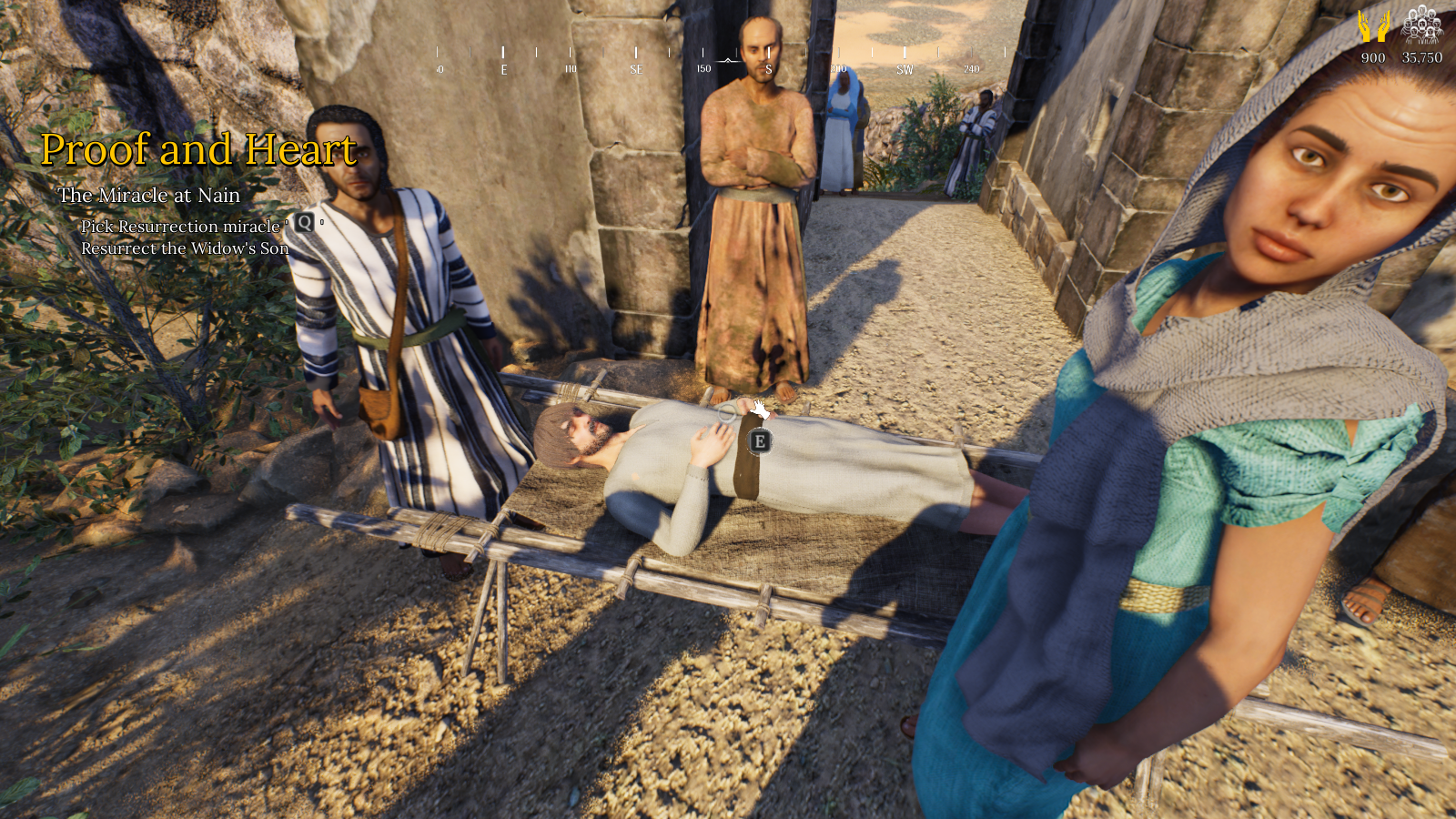The width and height of the screenshot is (1456, 819).
Task: Open the followers crowd icon
Action: click(x=1421, y=25)
